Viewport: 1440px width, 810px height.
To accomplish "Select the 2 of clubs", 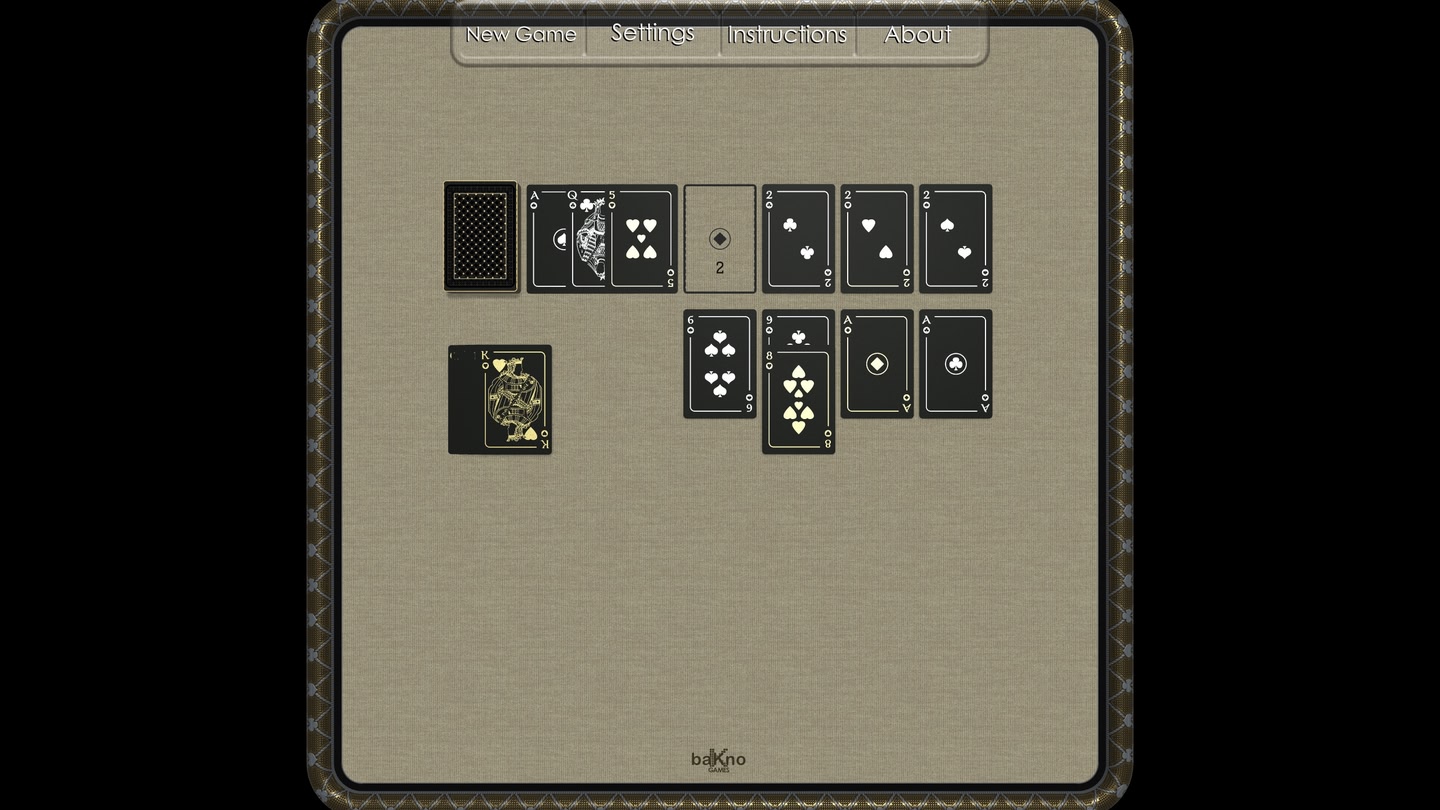I will pyautogui.click(x=797, y=240).
